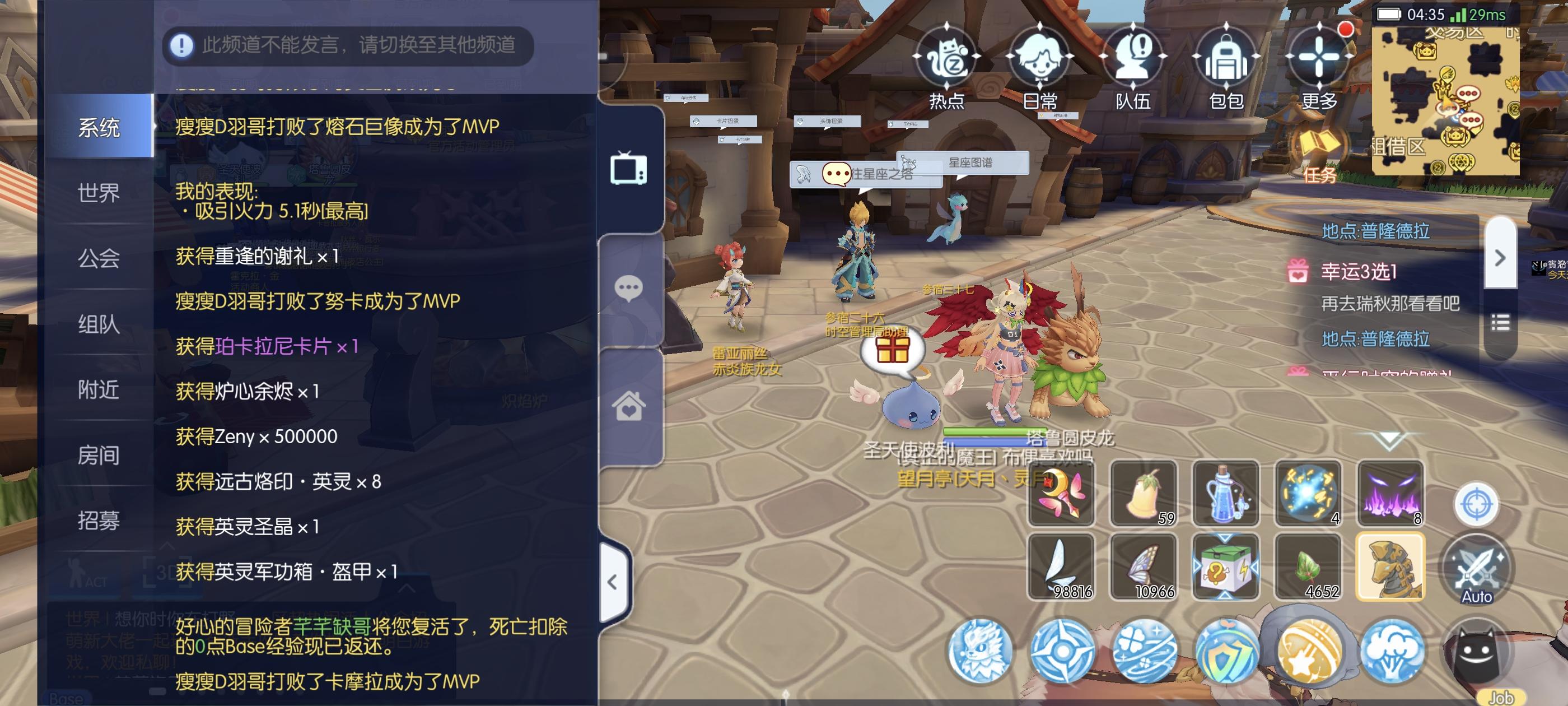Toggle Auto battle mode
Viewport: 1568px width, 706px height.
(x=1476, y=568)
